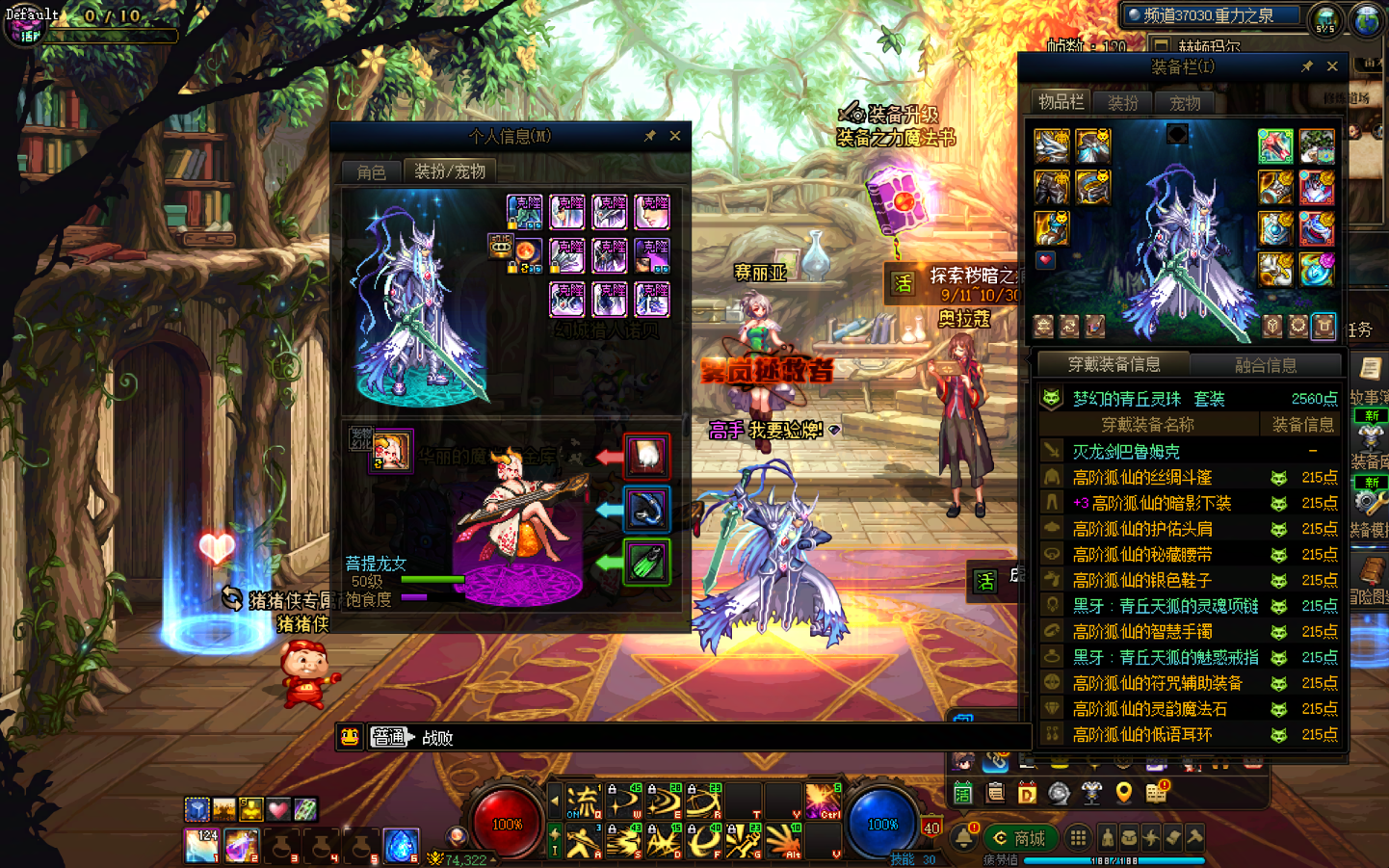
Task: Show the 融合信息 fusion info tab
Action: click(x=1266, y=364)
